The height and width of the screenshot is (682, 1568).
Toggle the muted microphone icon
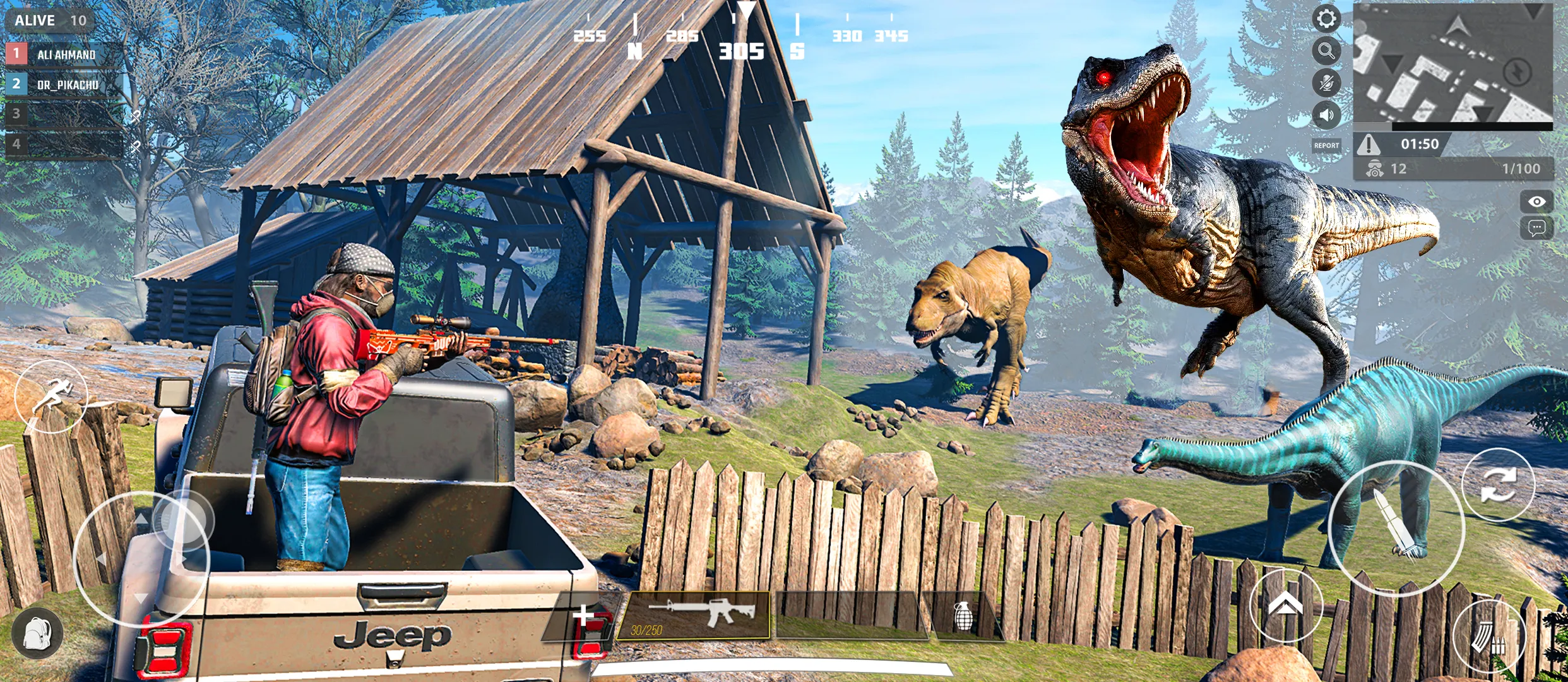[1326, 83]
